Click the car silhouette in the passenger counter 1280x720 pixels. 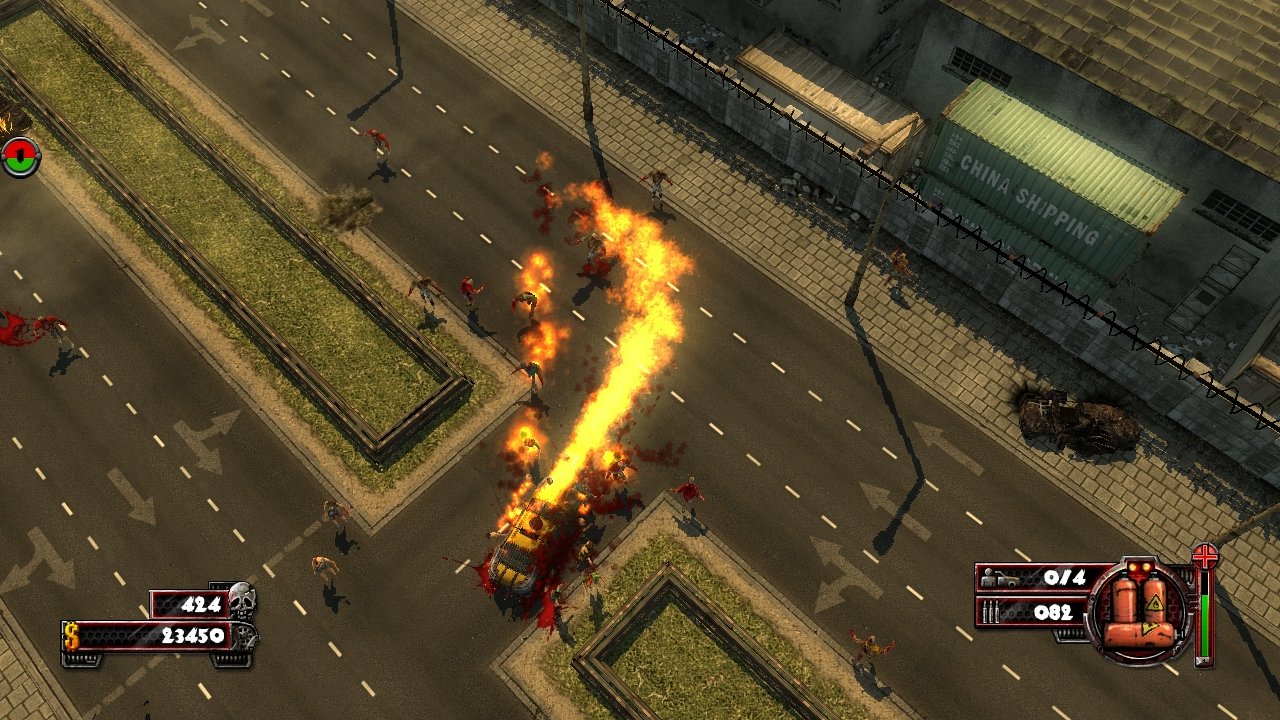[1007, 579]
